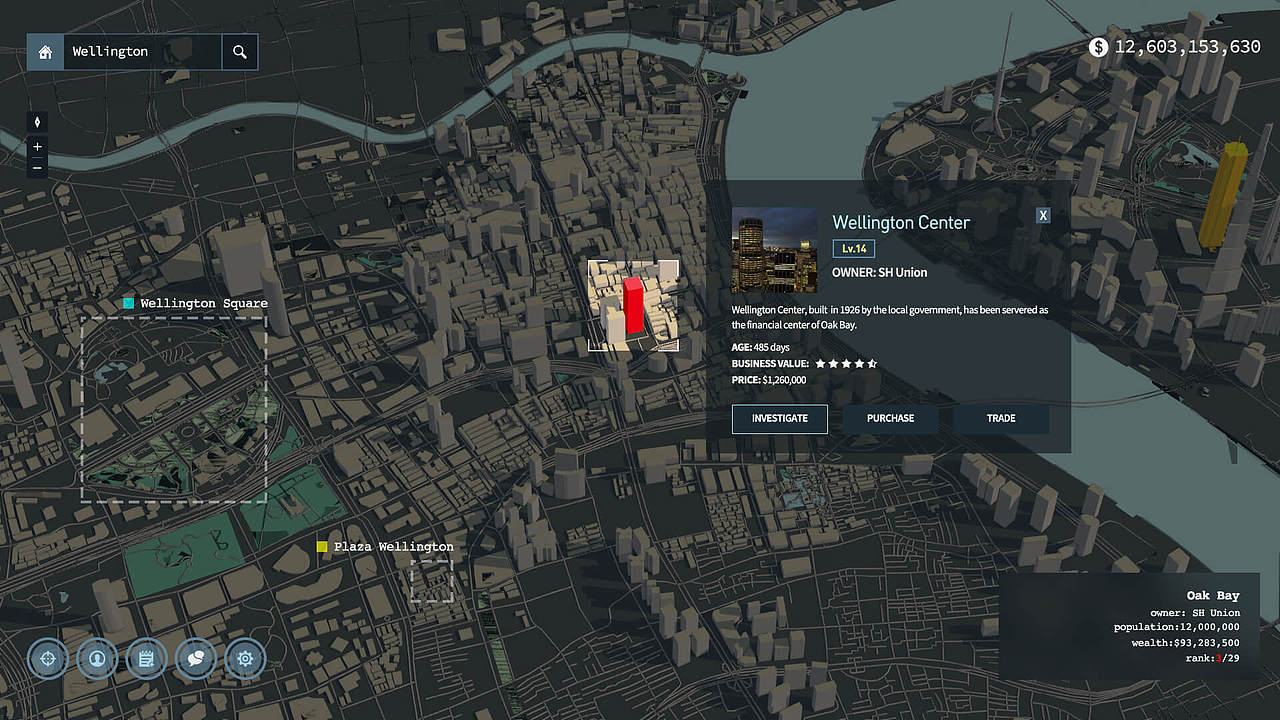Focus the Wellington search field

coord(142,52)
